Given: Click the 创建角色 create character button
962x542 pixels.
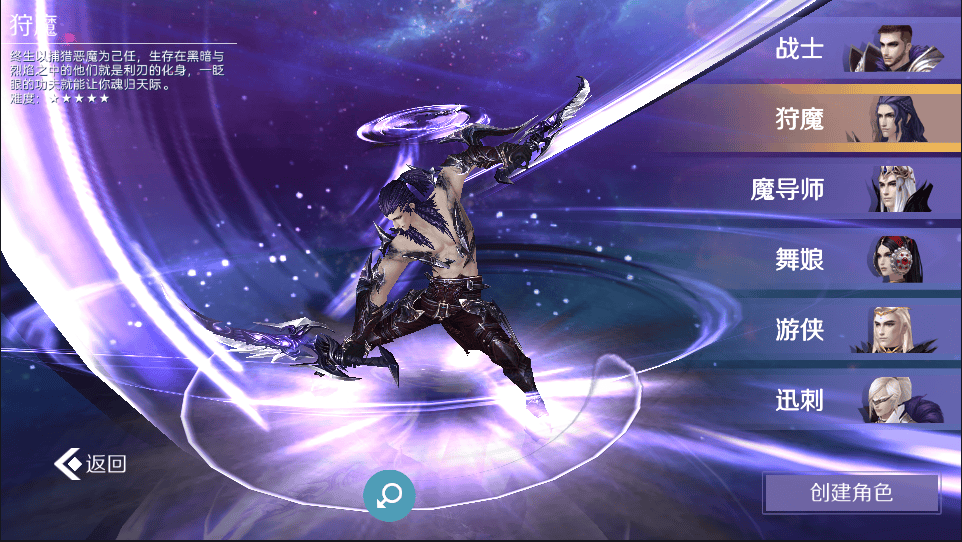Looking at the screenshot, I should (851, 492).
